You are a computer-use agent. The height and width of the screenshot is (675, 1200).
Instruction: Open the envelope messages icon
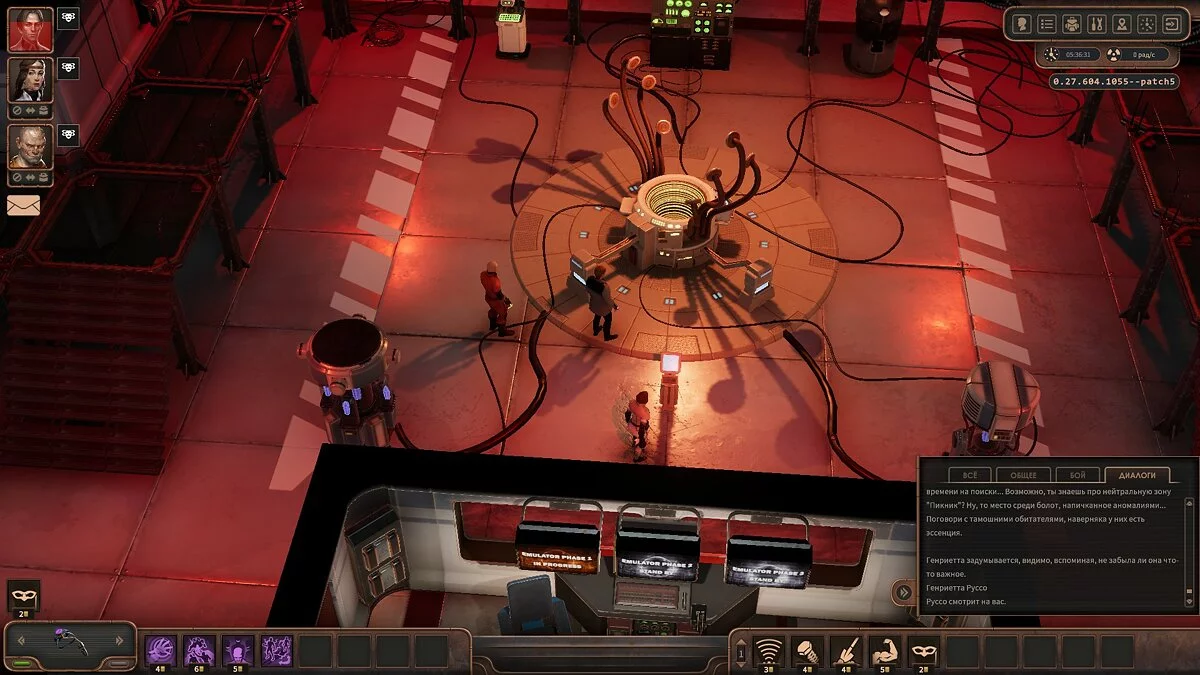coord(23,205)
